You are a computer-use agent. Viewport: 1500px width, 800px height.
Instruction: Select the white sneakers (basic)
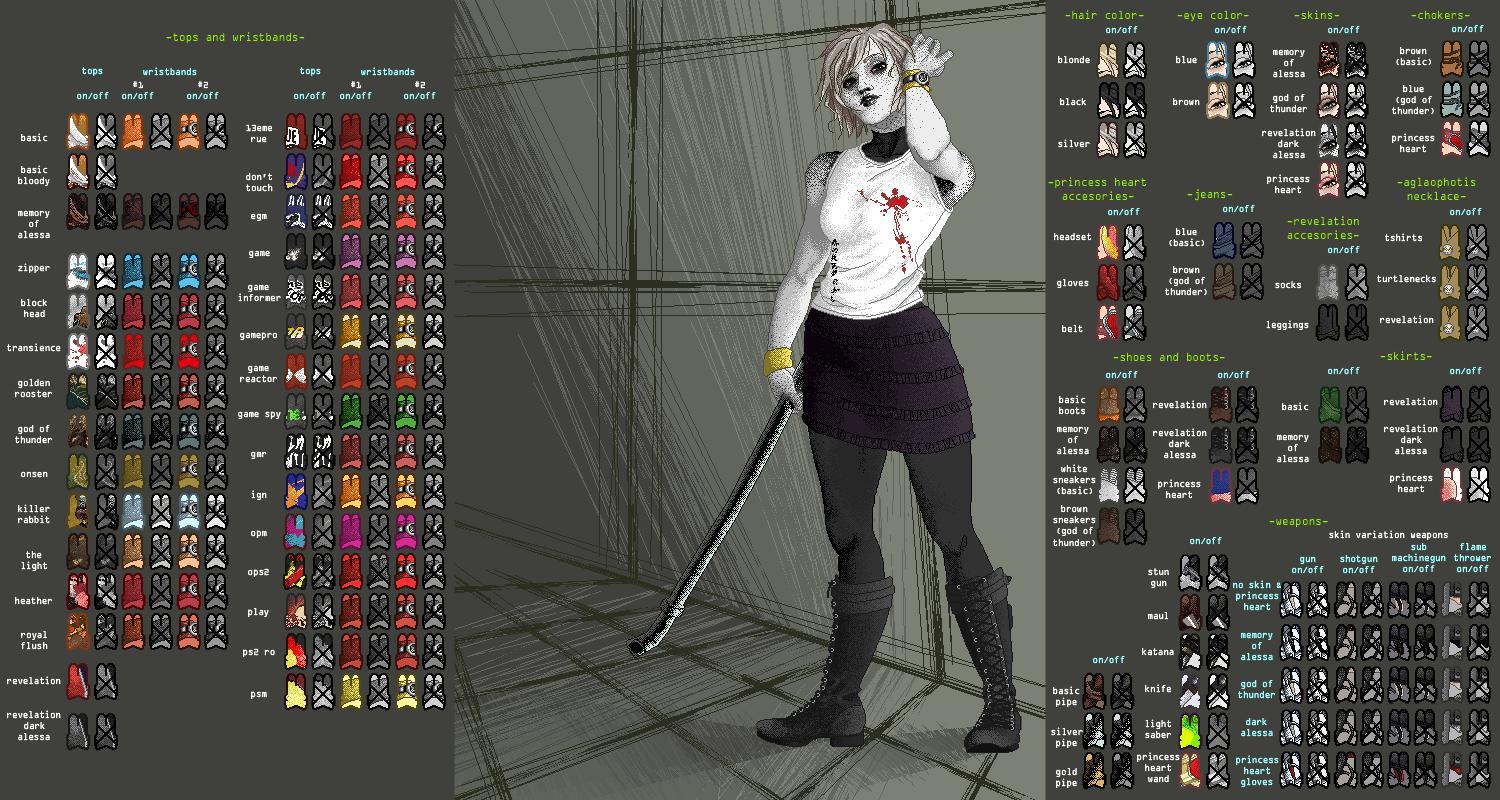click(x=1108, y=482)
